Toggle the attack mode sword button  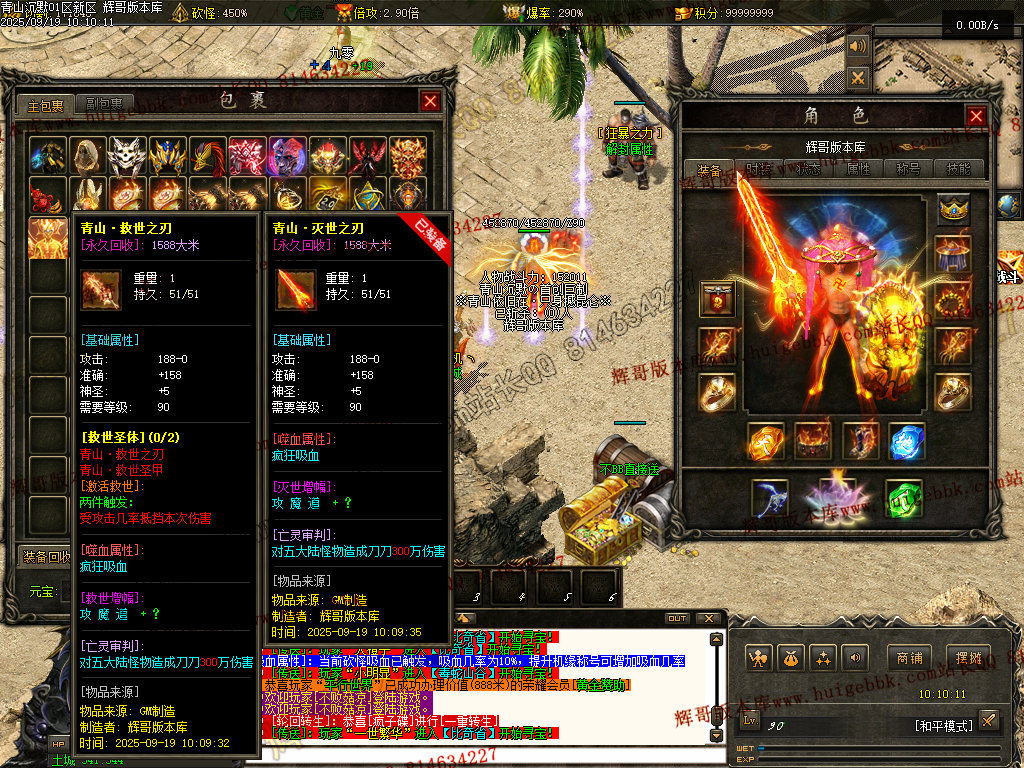pyautogui.click(x=988, y=720)
